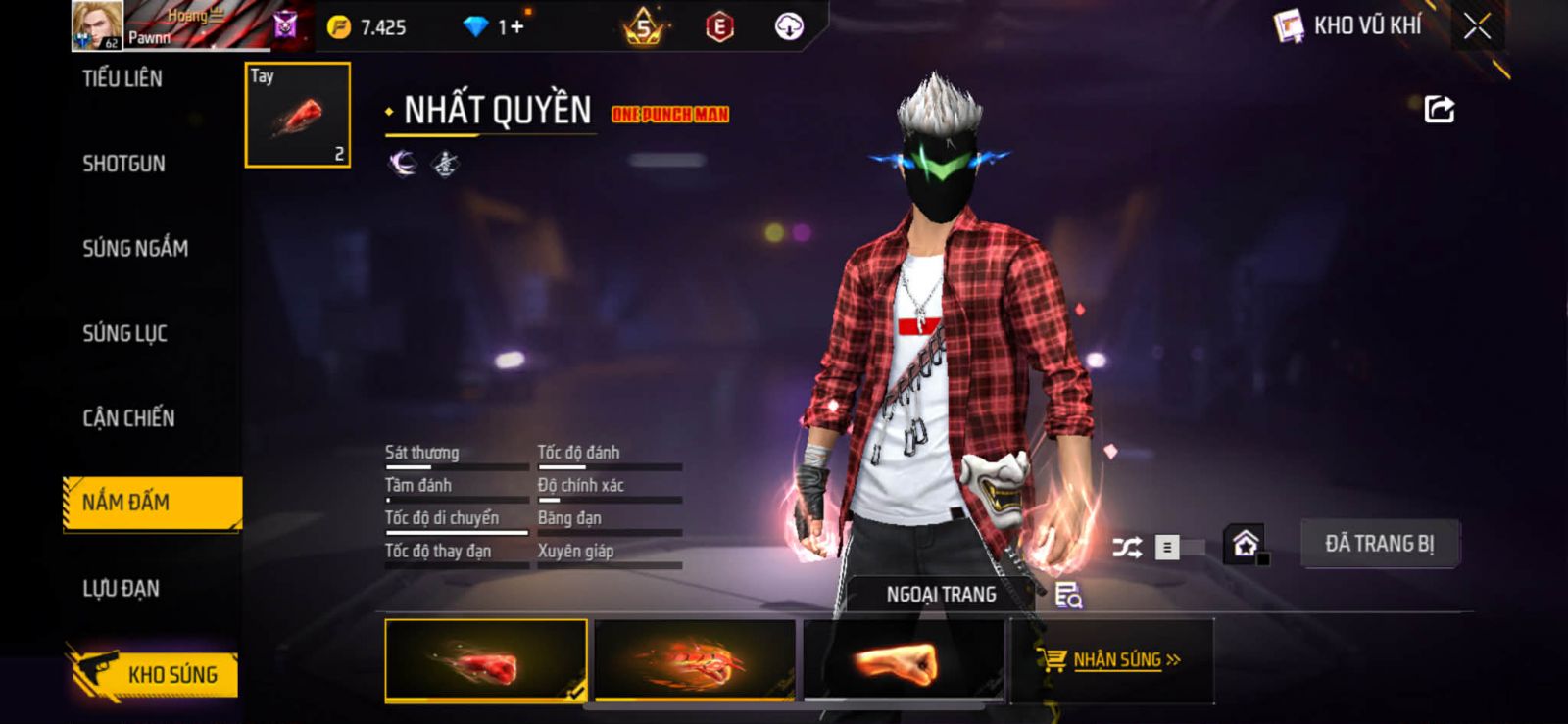Click the skin preview magnifier icon

click(x=1067, y=595)
